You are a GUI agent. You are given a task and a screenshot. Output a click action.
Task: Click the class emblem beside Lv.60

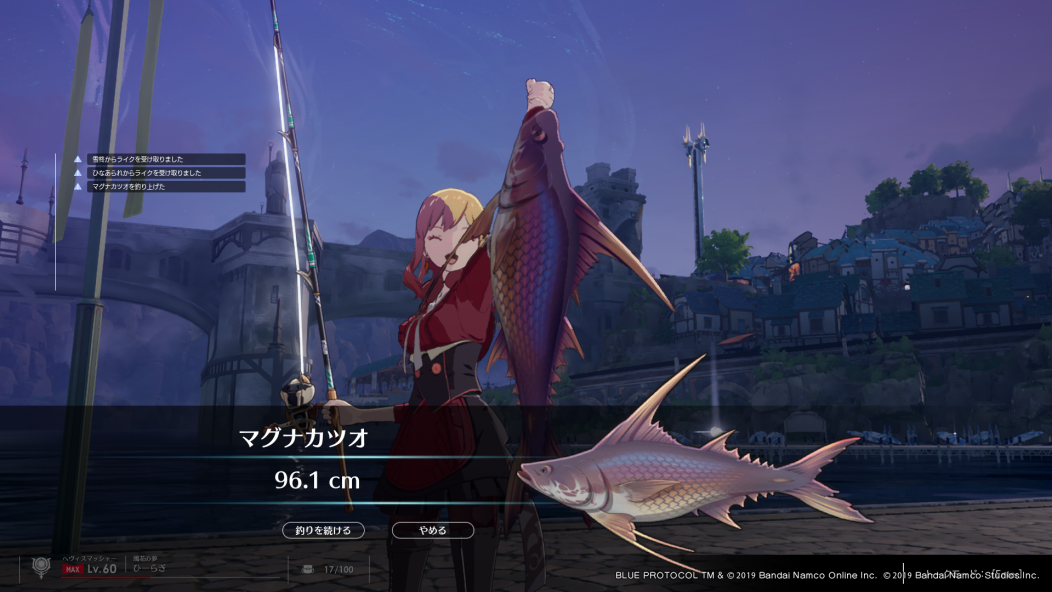[x=41, y=567]
